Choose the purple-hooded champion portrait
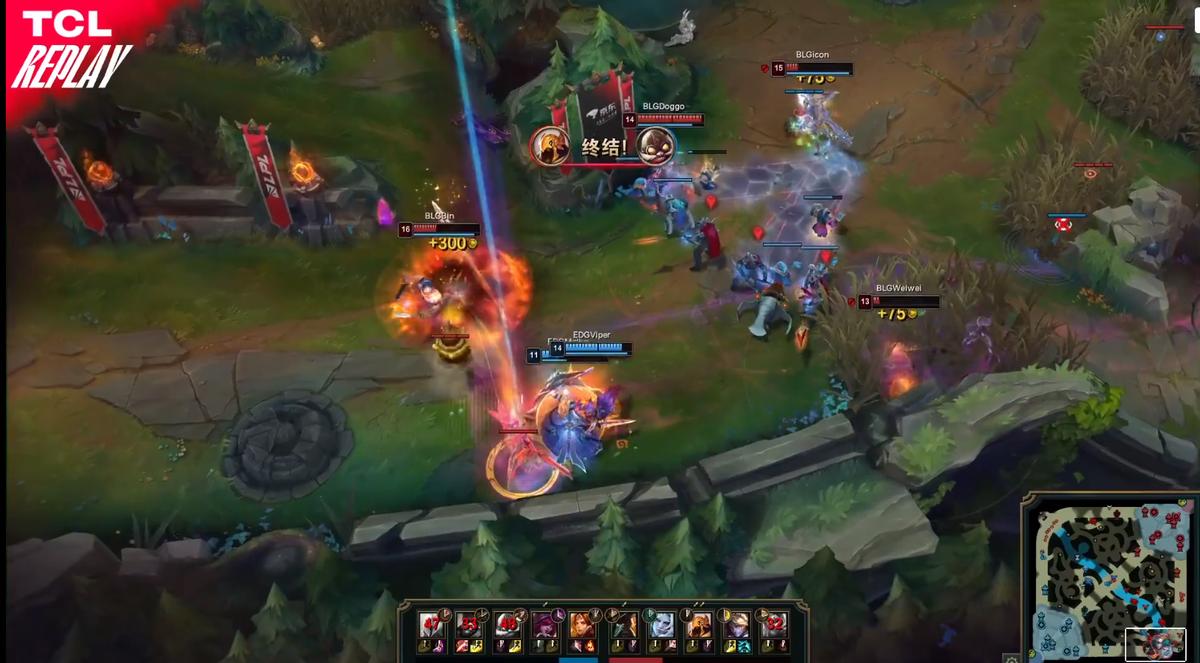Viewport: 1200px width, 663px height. 545,625
